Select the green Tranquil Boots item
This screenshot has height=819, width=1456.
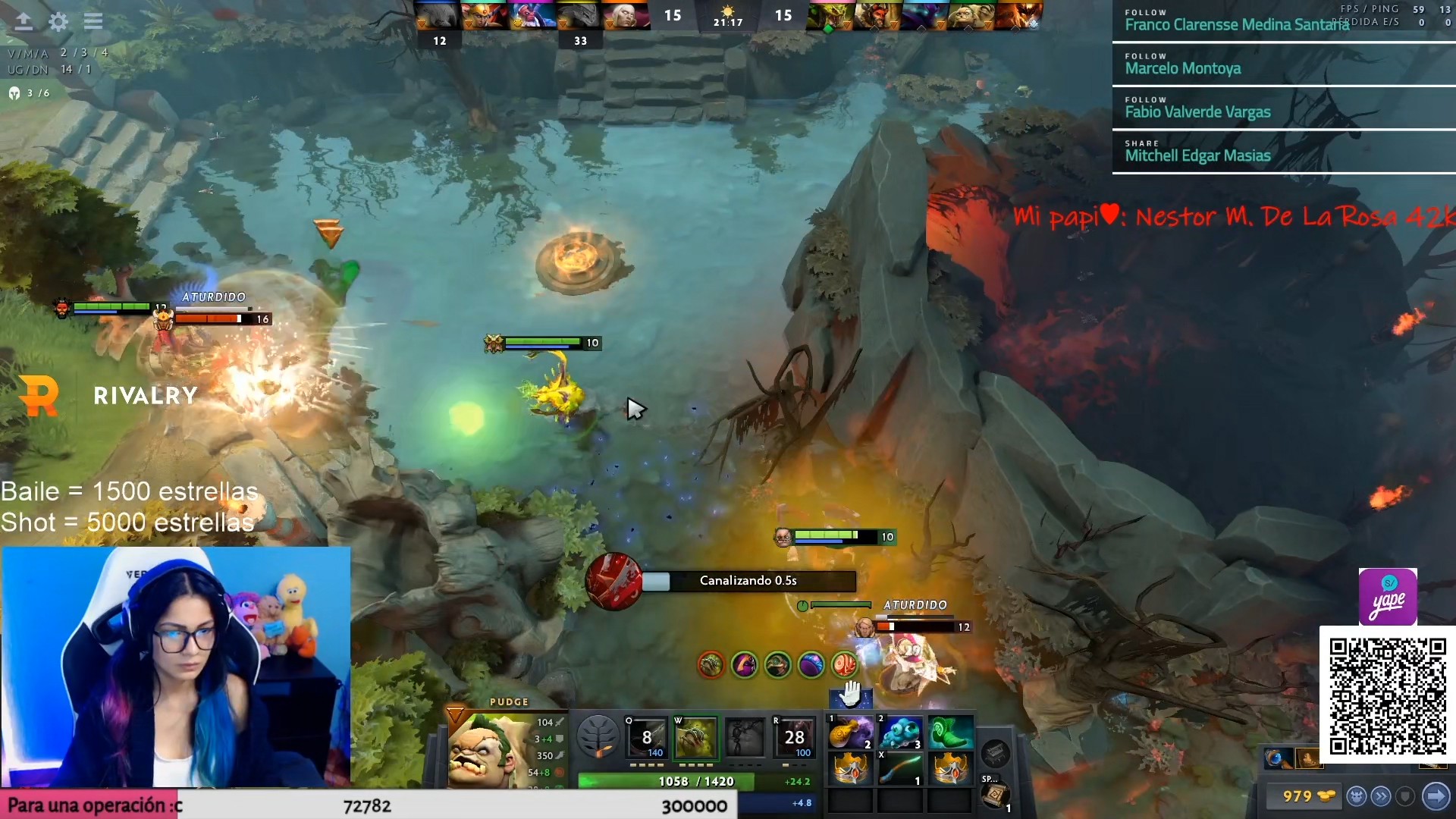click(x=950, y=733)
